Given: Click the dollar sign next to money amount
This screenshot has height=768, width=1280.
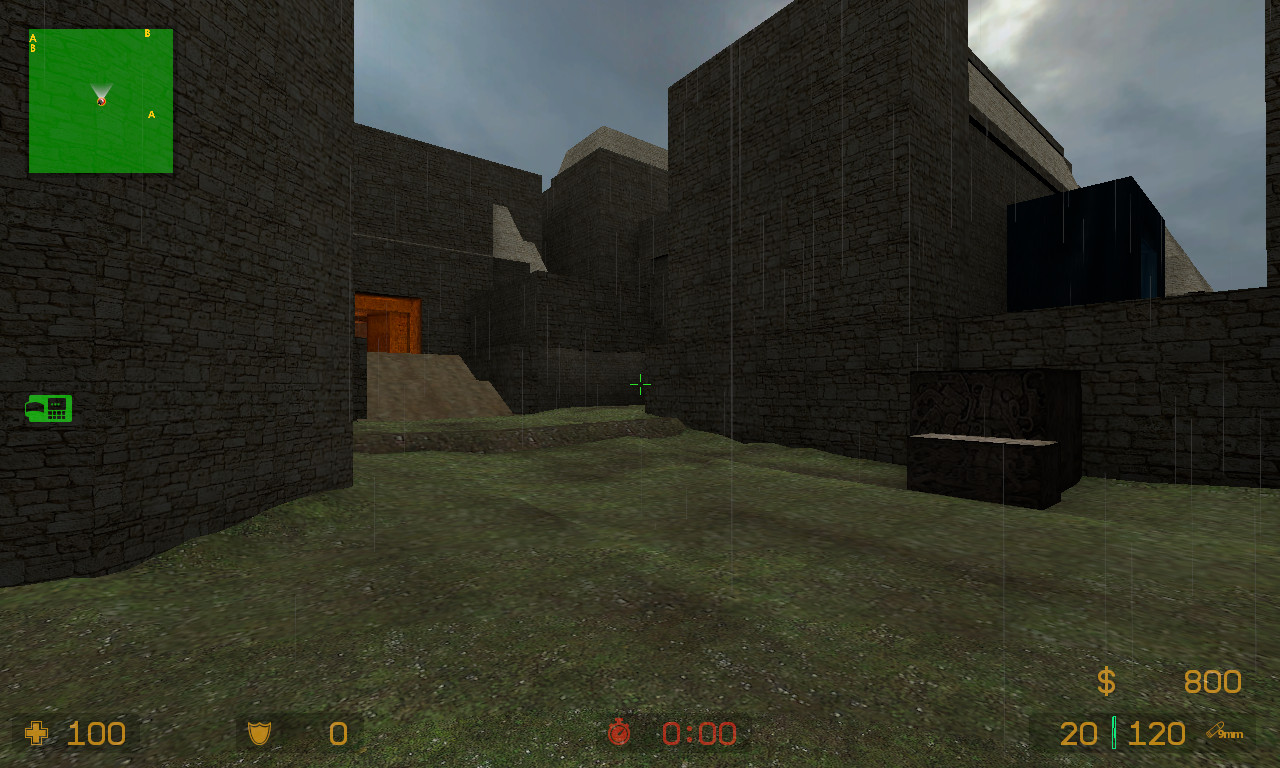Looking at the screenshot, I should click(1106, 682).
